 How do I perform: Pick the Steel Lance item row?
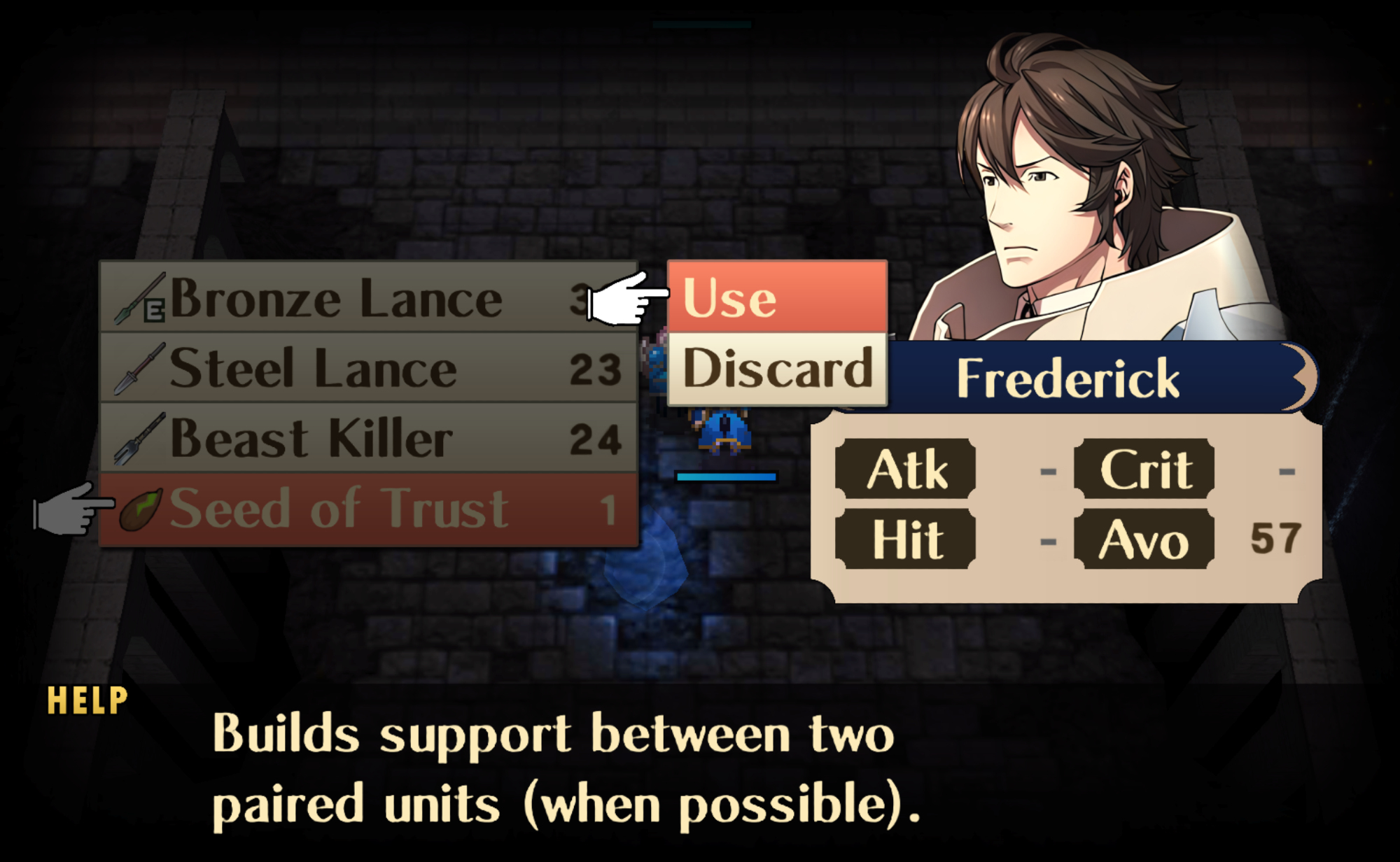pyautogui.click(x=367, y=368)
